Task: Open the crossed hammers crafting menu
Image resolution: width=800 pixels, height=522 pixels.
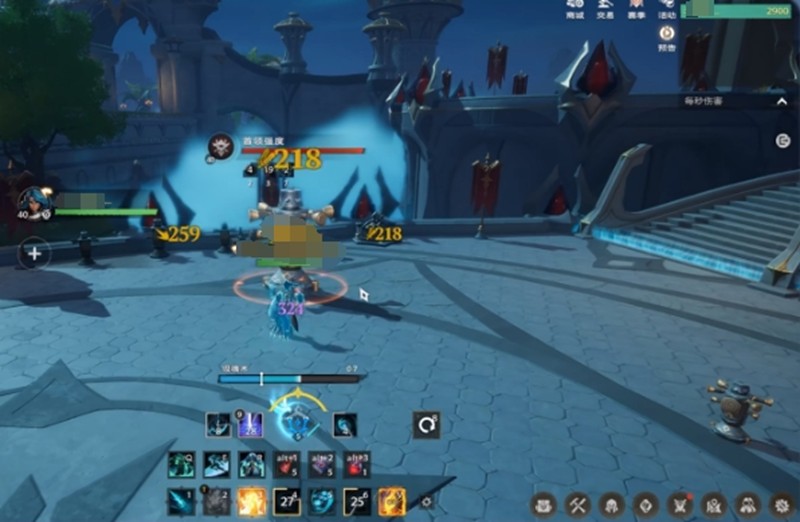Action: 577,505
